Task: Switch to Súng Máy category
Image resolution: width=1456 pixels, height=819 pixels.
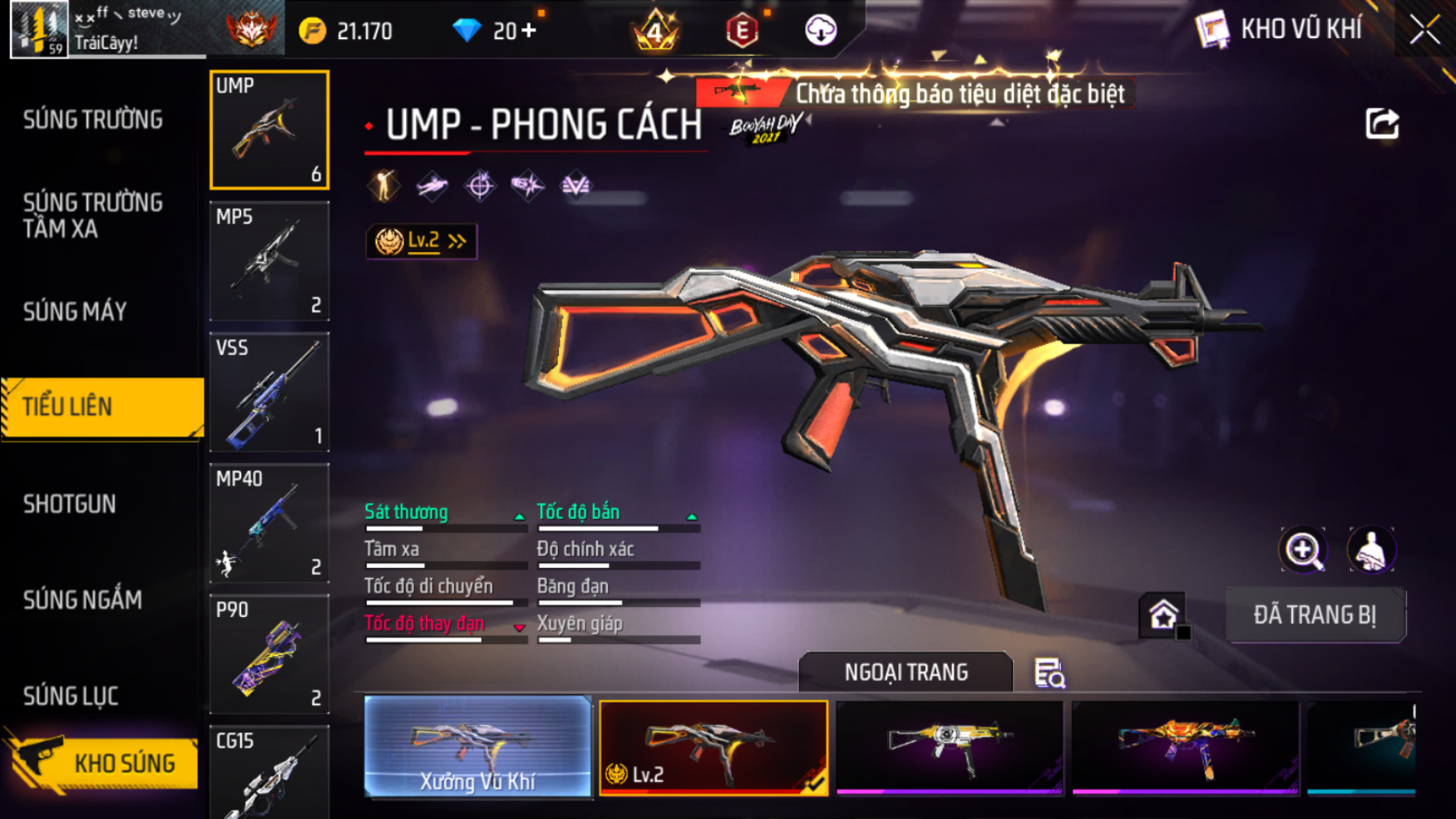Action: [75, 312]
